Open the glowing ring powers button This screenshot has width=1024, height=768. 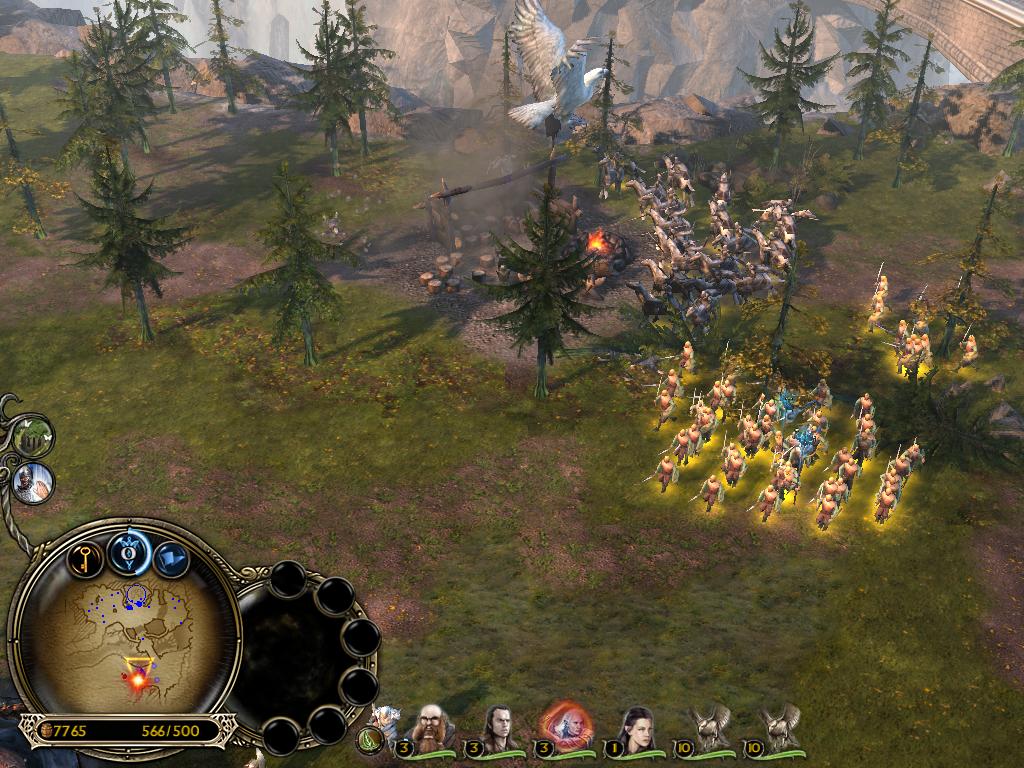point(130,552)
